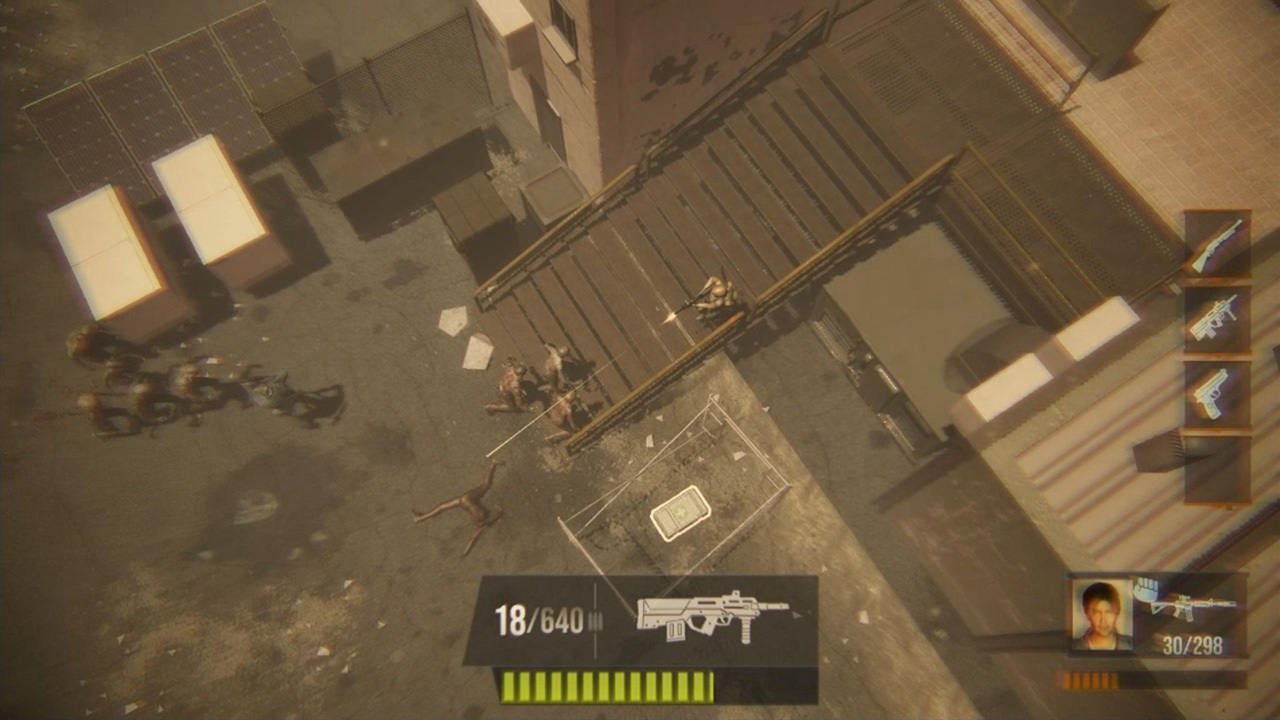Select the item pickup inside the fenced cage
Screen dimensions: 1280x720
tap(681, 512)
